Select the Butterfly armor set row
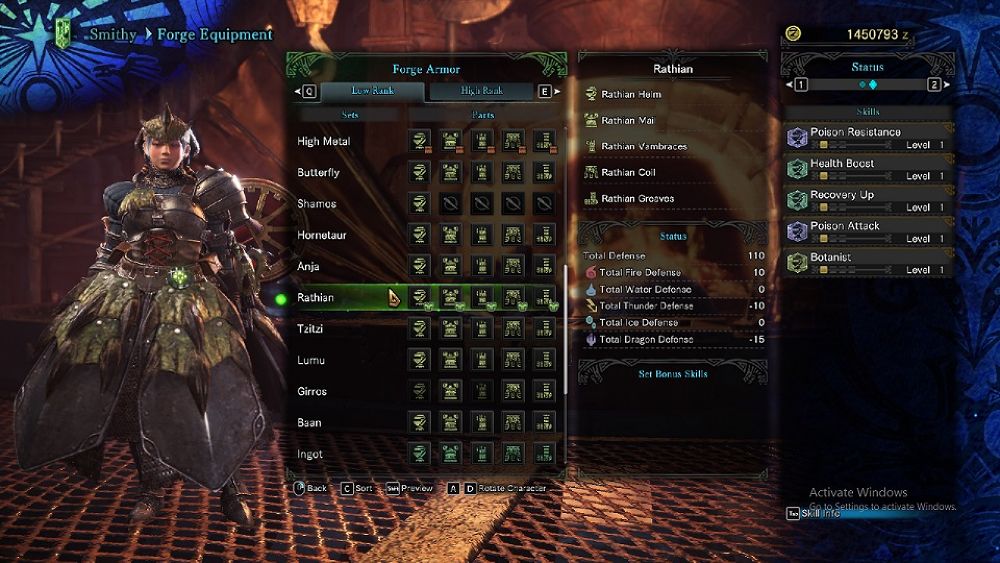 pyautogui.click(x=319, y=173)
